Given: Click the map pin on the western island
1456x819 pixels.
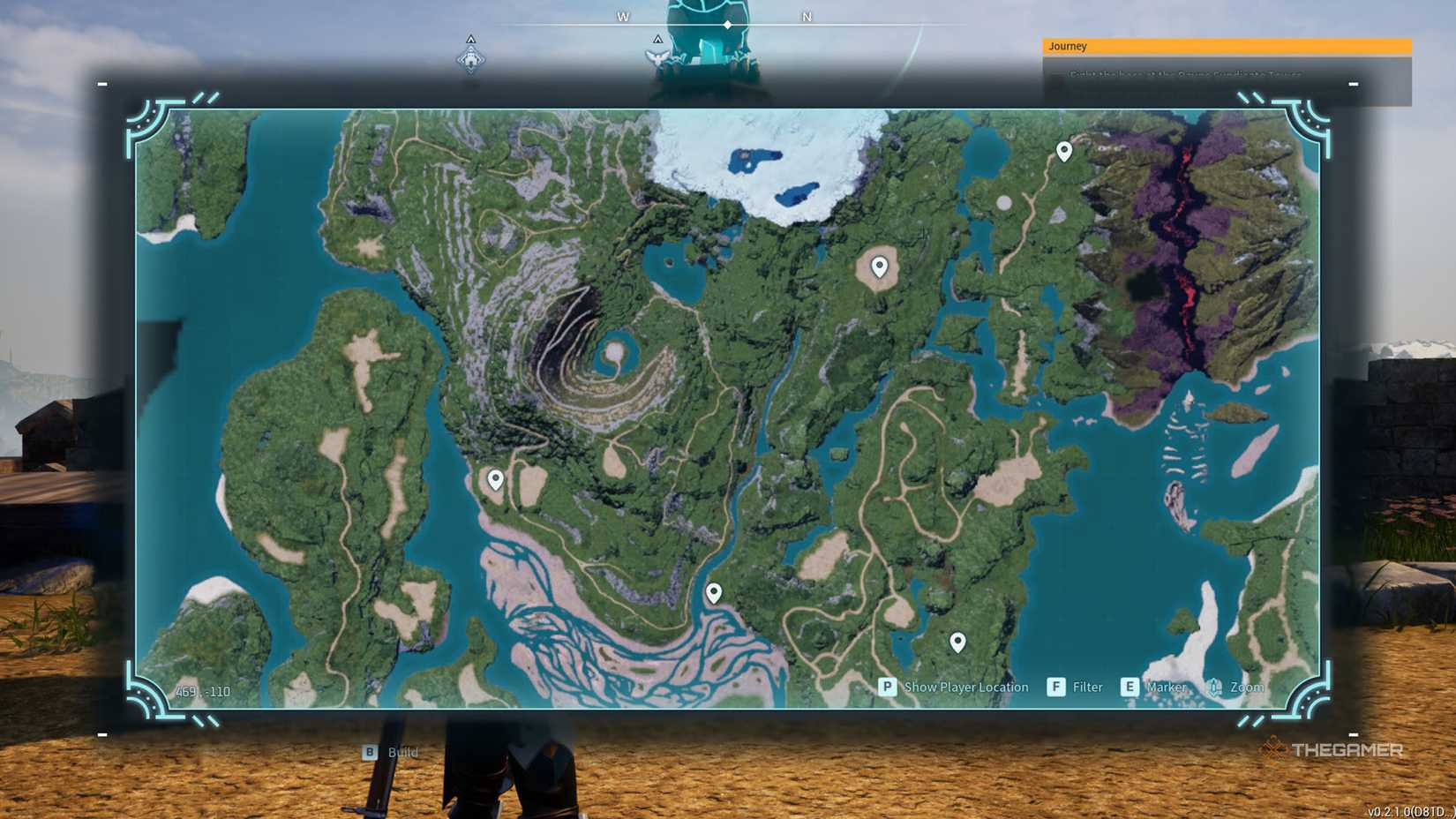Looking at the screenshot, I should (x=494, y=479).
